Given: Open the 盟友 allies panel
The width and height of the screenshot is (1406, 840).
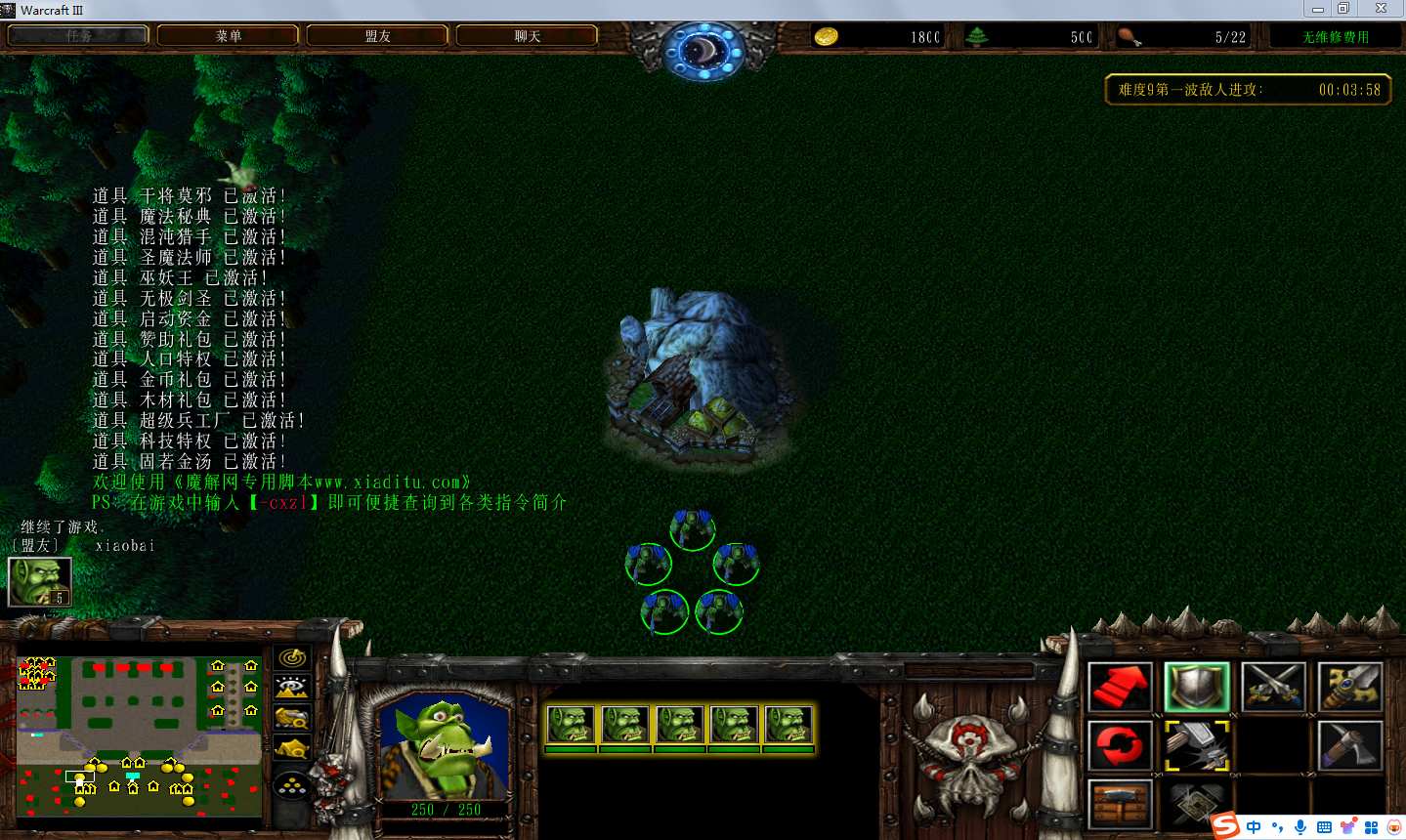Looking at the screenshot, I should (377, 36).
